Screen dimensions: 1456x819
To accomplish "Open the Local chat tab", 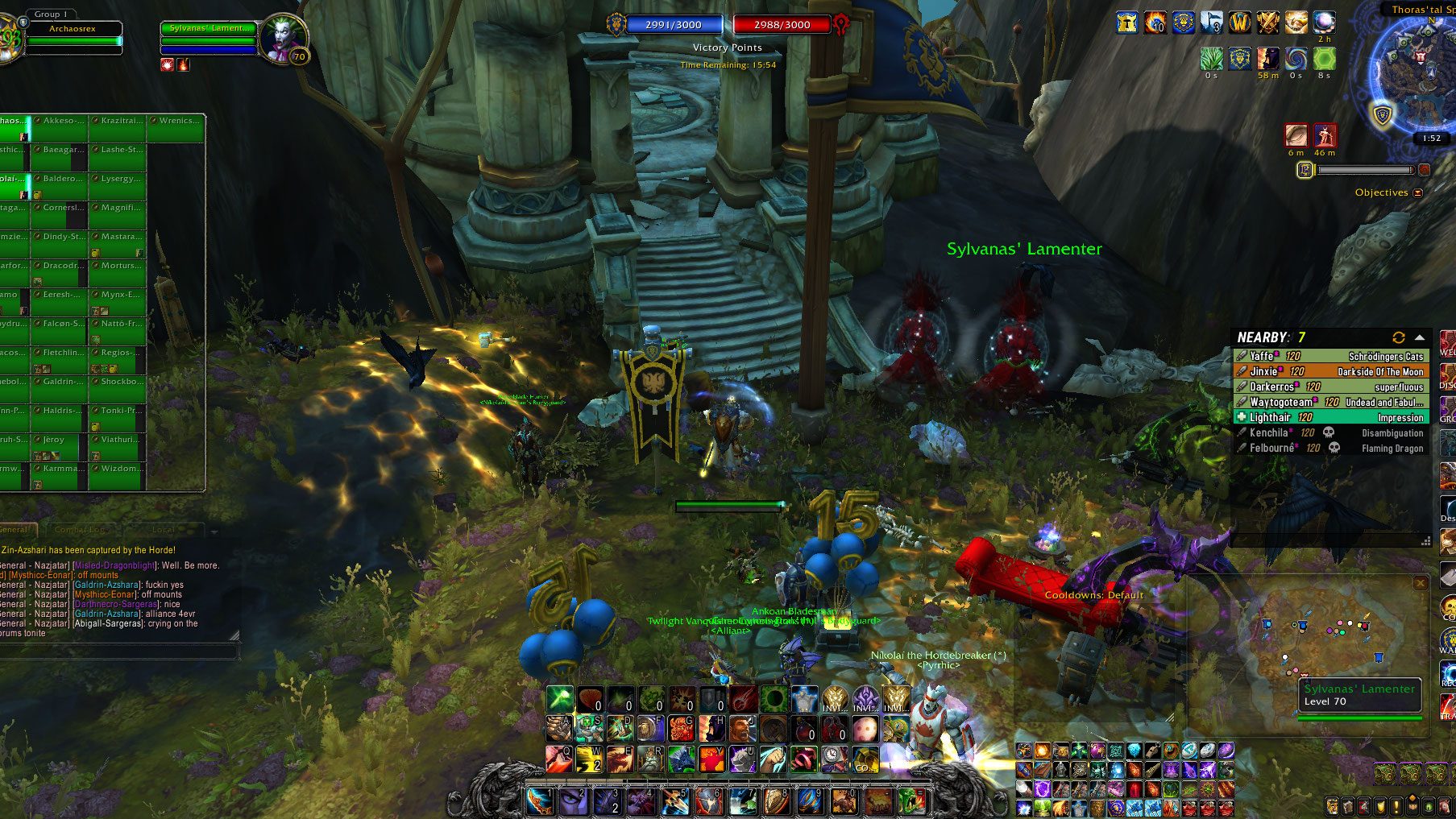I will tap(164, 530).
